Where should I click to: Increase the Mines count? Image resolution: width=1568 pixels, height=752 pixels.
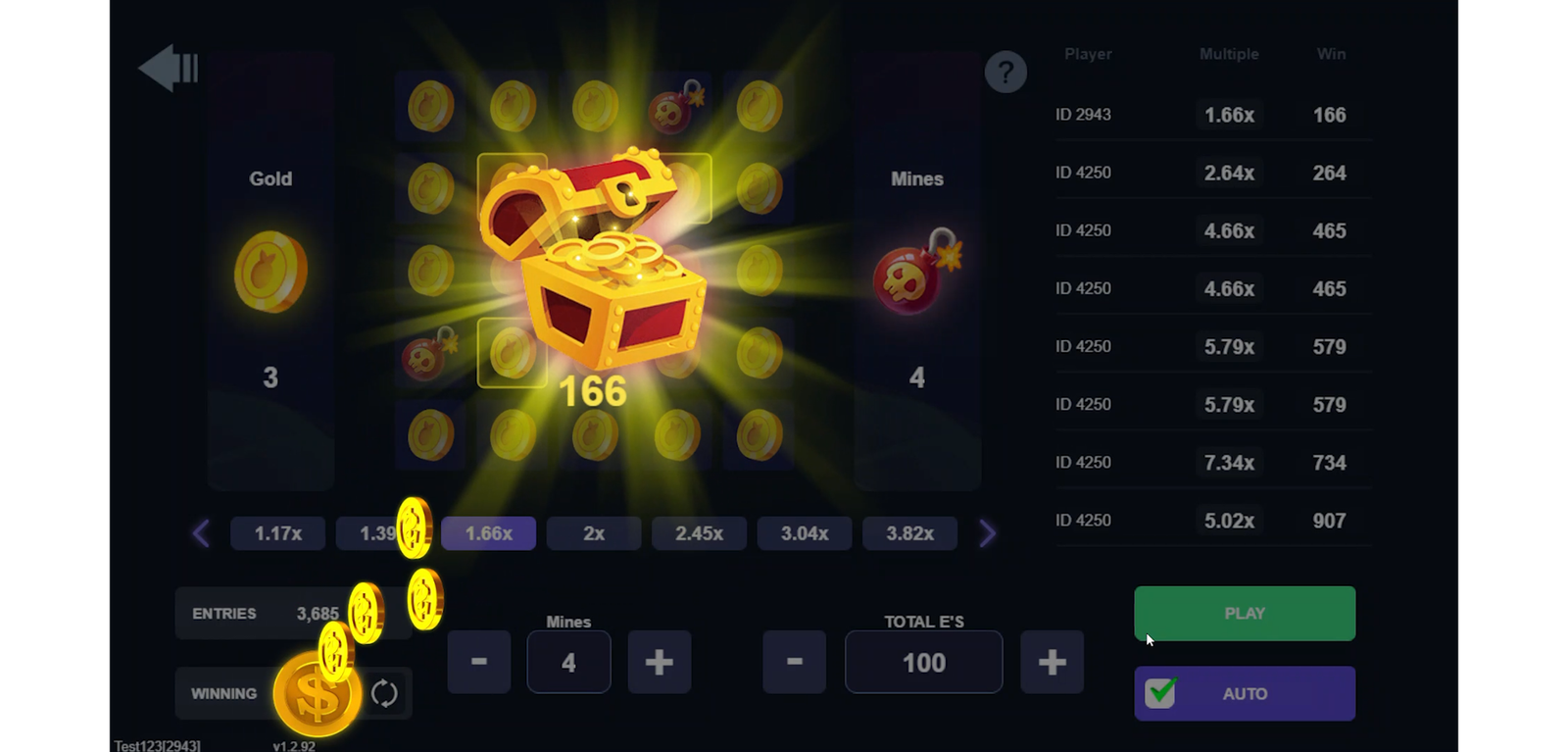coord(659,662)
